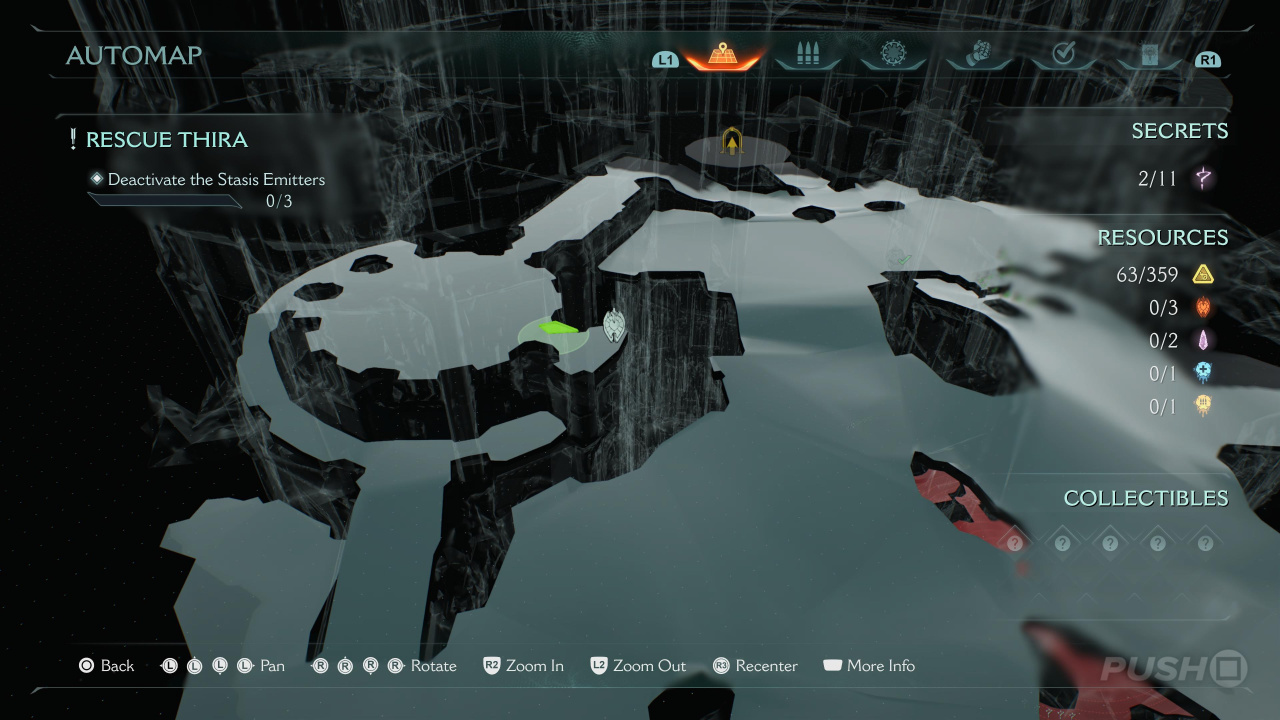
Task: Open the spiked gear tab
Action: pyautogui.click(x=892, y=54)
